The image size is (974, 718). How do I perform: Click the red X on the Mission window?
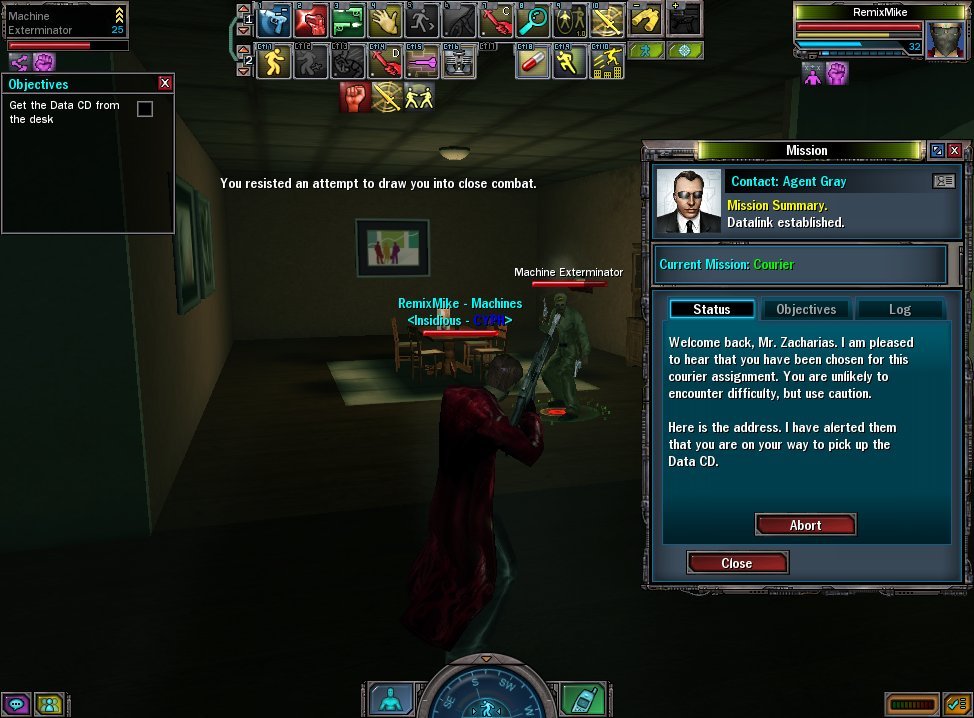tap(954, 150)
